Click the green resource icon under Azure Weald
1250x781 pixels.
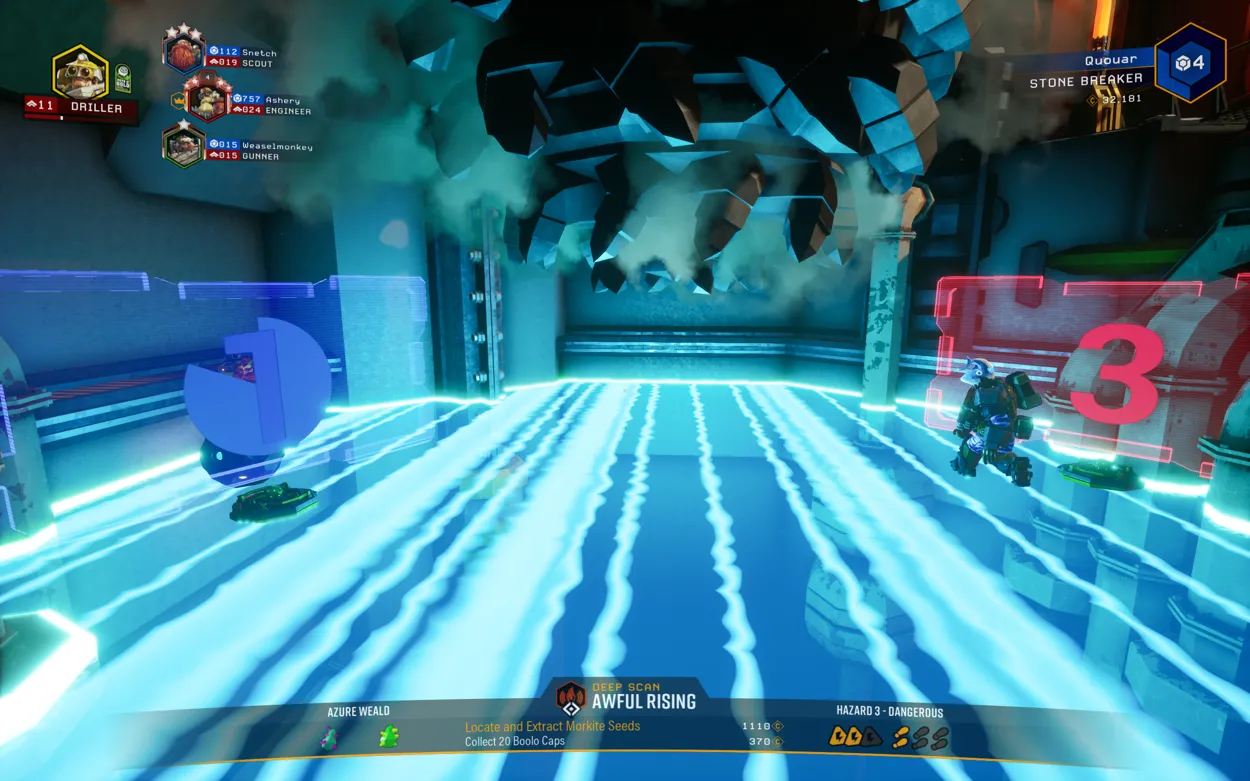coord(389,738)
